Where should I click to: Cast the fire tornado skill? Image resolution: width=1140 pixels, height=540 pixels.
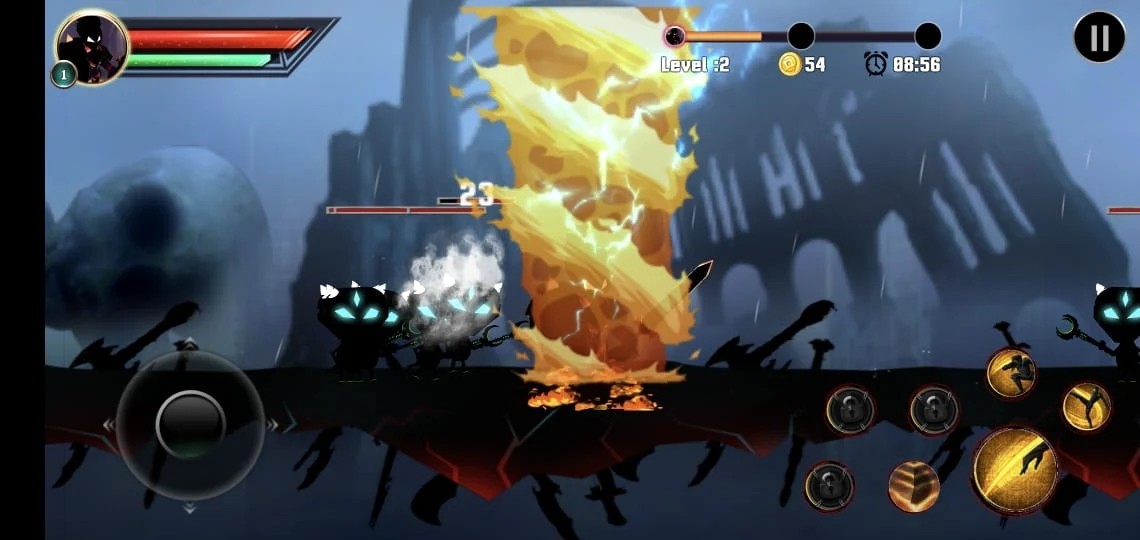pos(914,487)
